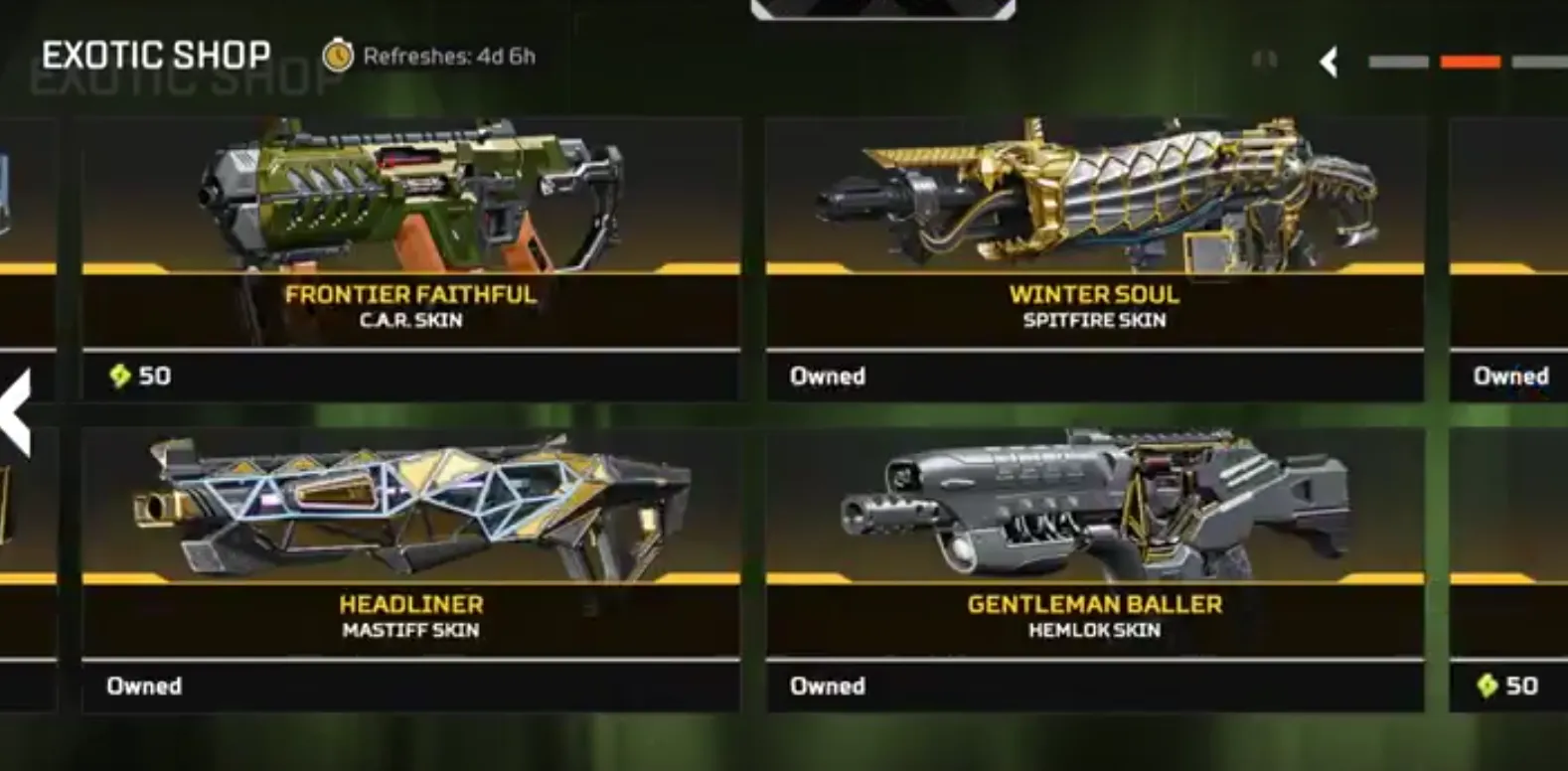Click the small arrow beside page indicators
Screen dimensions: 1568x771
pos(1329,63)
